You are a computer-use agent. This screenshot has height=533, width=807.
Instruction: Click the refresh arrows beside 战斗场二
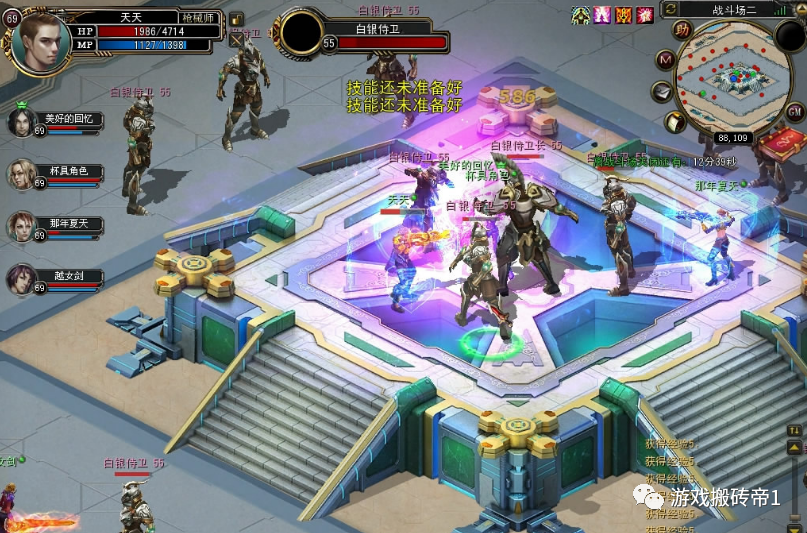pyautogui.click(x=671, y=9)
